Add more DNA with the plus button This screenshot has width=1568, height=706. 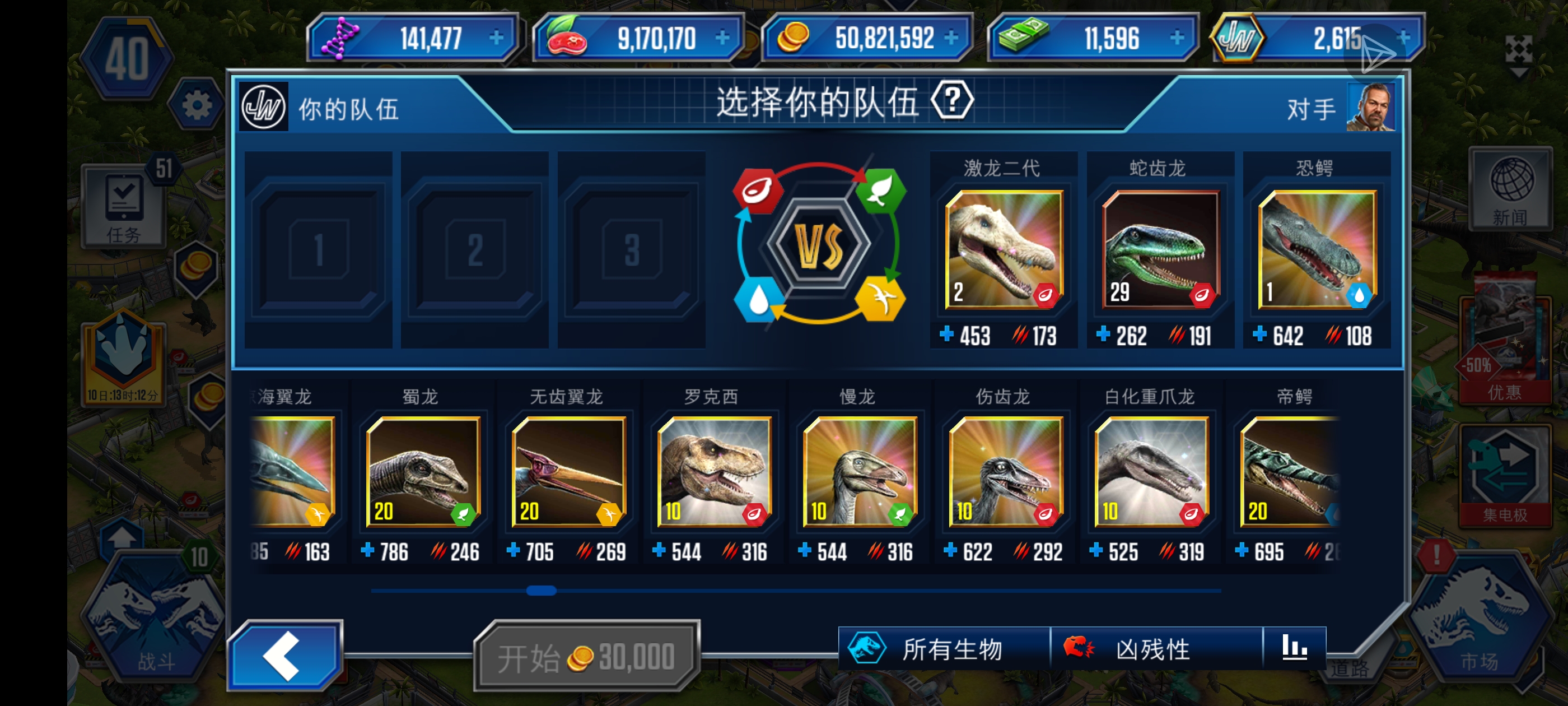[x=497, y=38]
